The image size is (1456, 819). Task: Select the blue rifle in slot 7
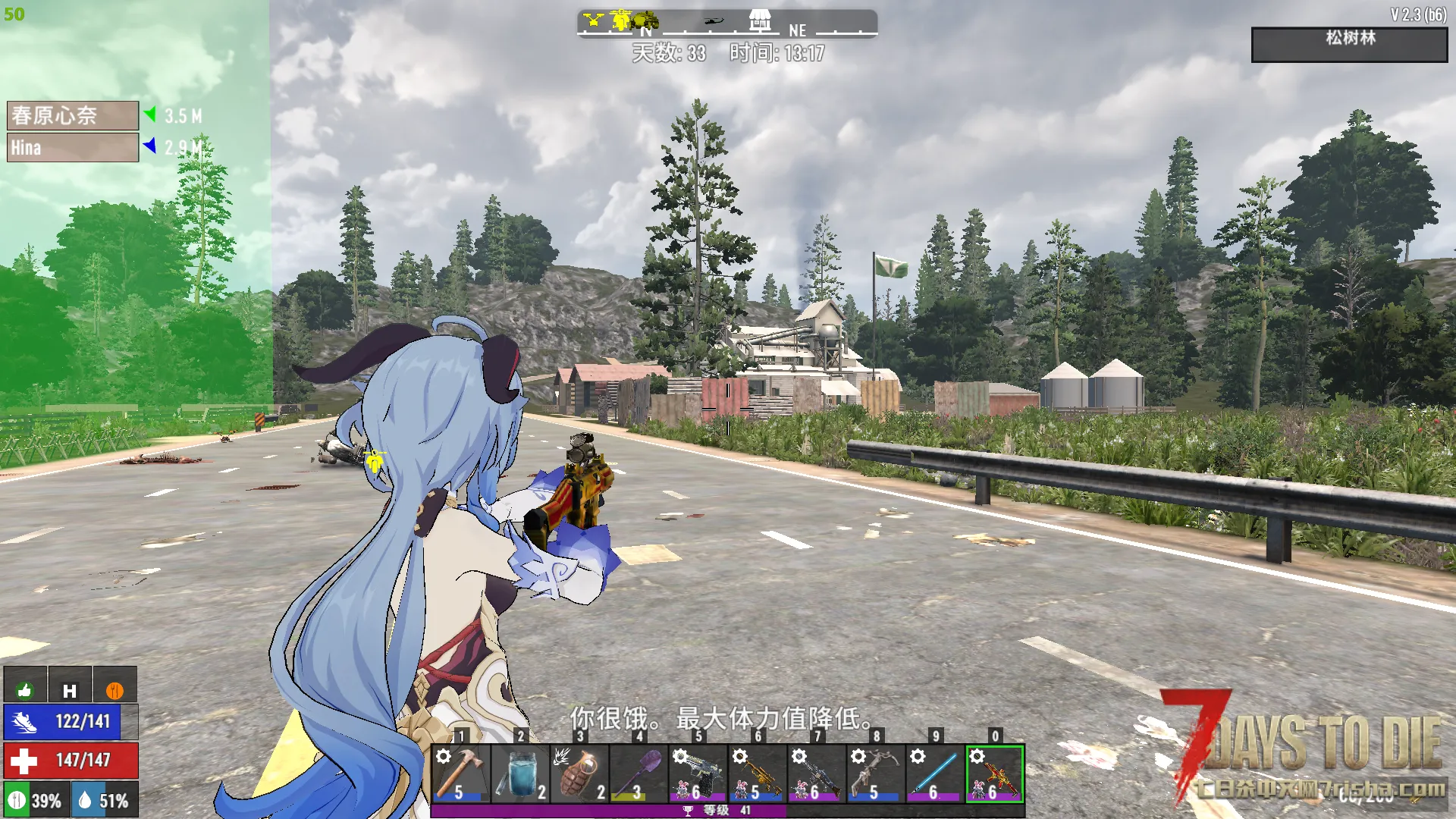click(816, 773)
